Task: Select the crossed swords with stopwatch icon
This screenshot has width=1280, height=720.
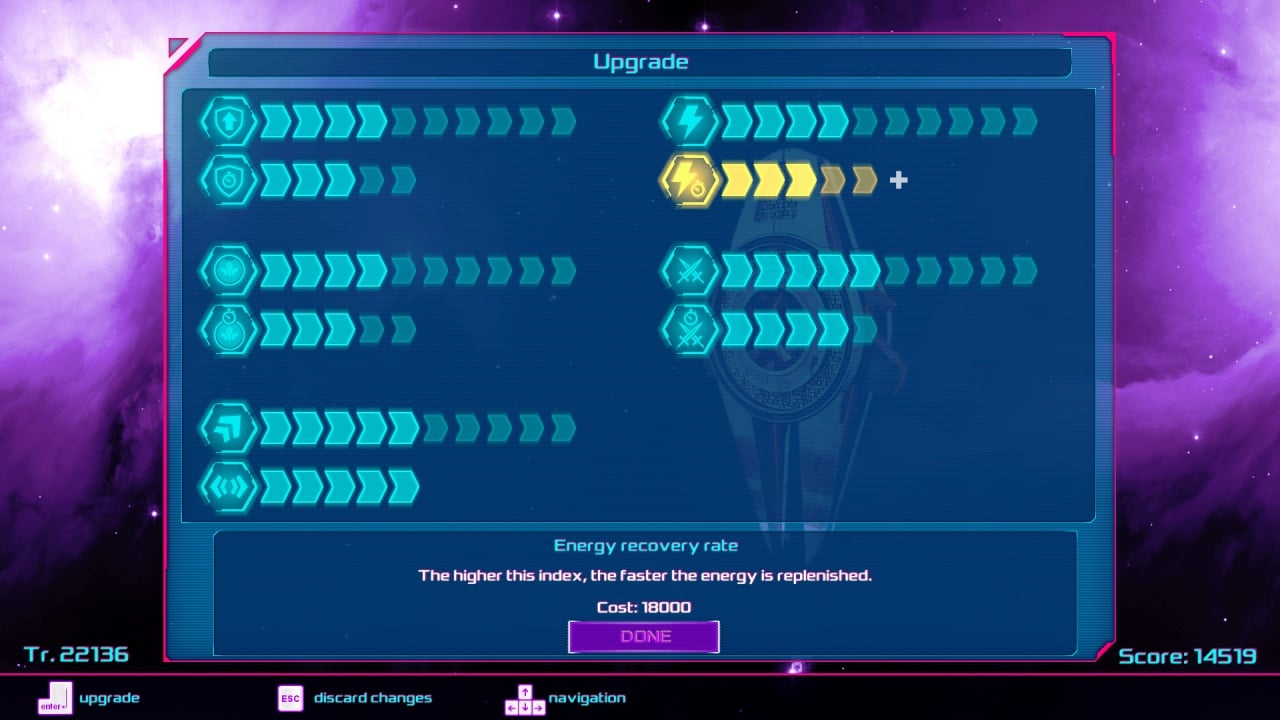Action: pyautogui.click(x=688, y=329)
